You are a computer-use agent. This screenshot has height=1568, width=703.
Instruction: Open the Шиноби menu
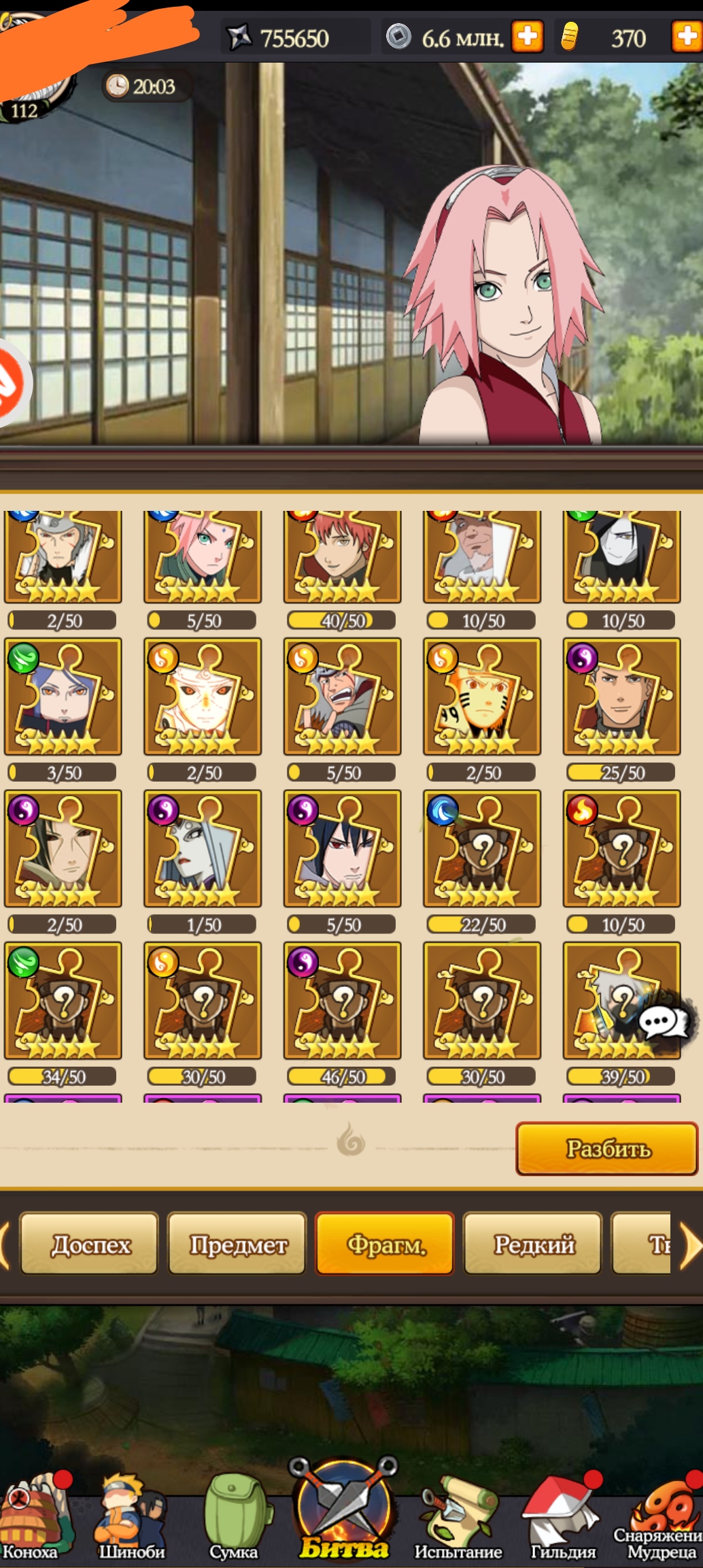[x=131, y=1519]
